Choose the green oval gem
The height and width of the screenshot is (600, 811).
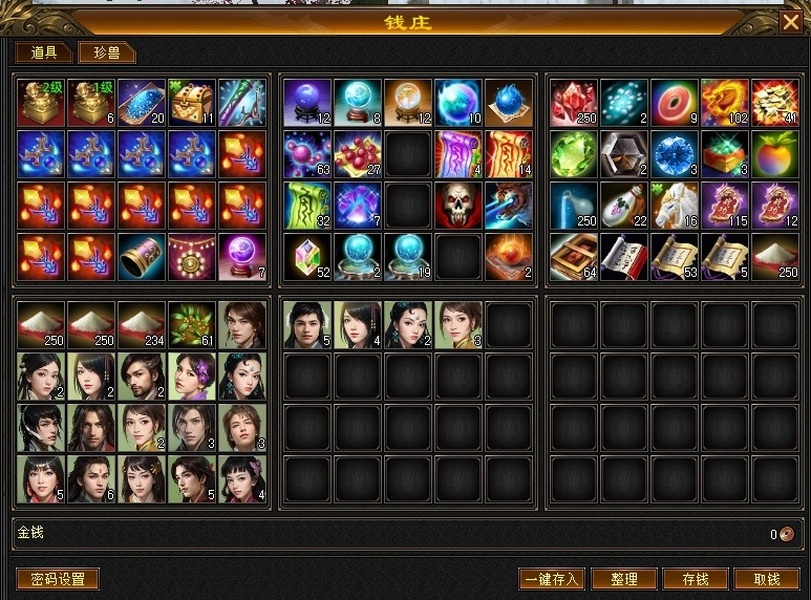coord(574,154)
